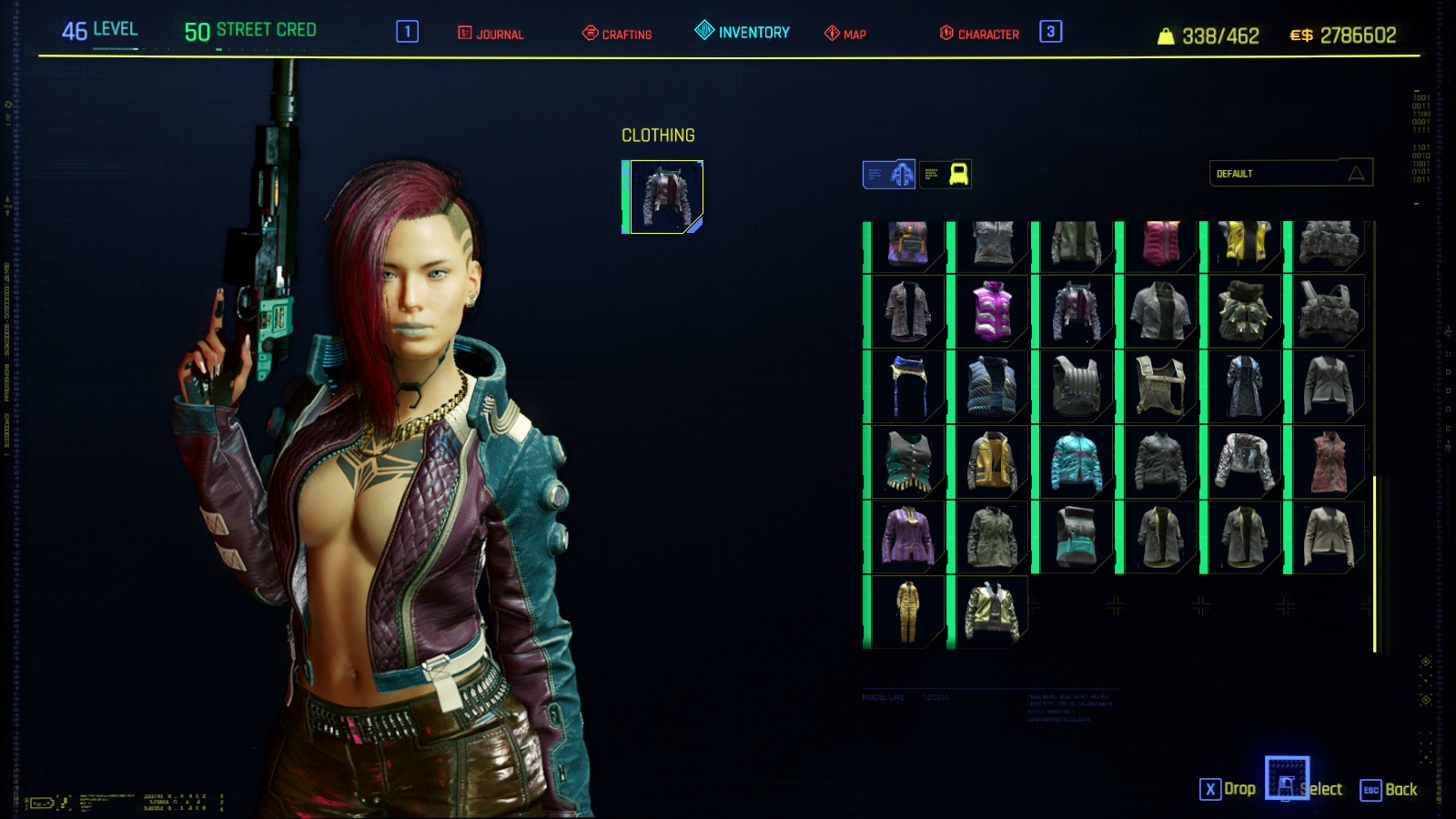Select the cyan puffer jacket
This screenshot has width=1456, height=819.
1077,462
